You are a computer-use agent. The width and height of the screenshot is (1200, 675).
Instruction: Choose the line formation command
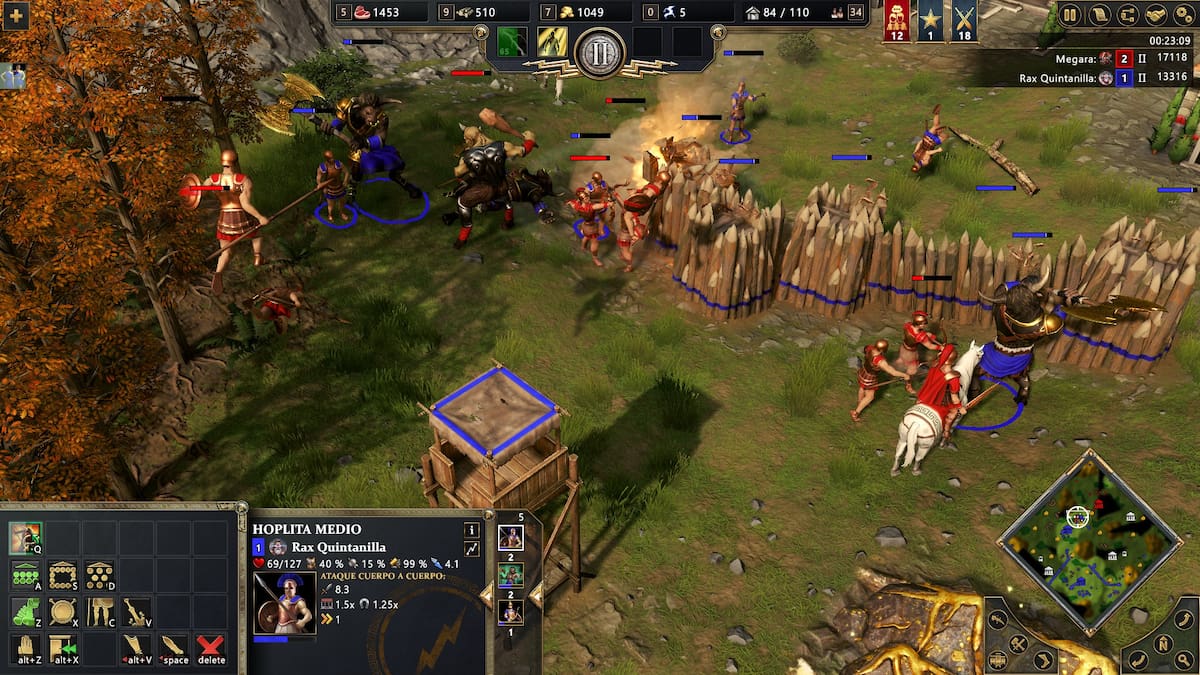click(x=25, y=575)
